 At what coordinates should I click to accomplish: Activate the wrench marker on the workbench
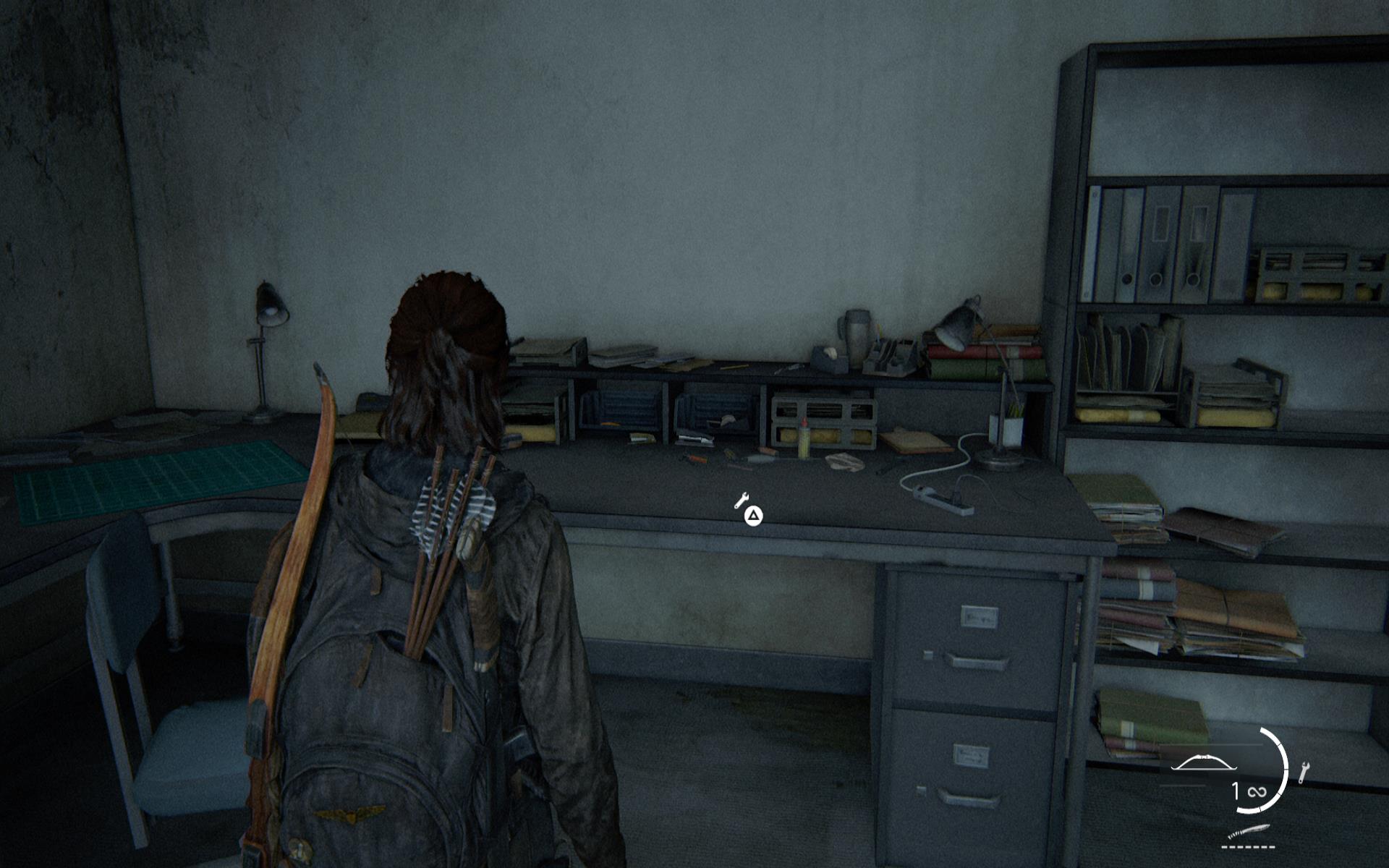(741, 500)
